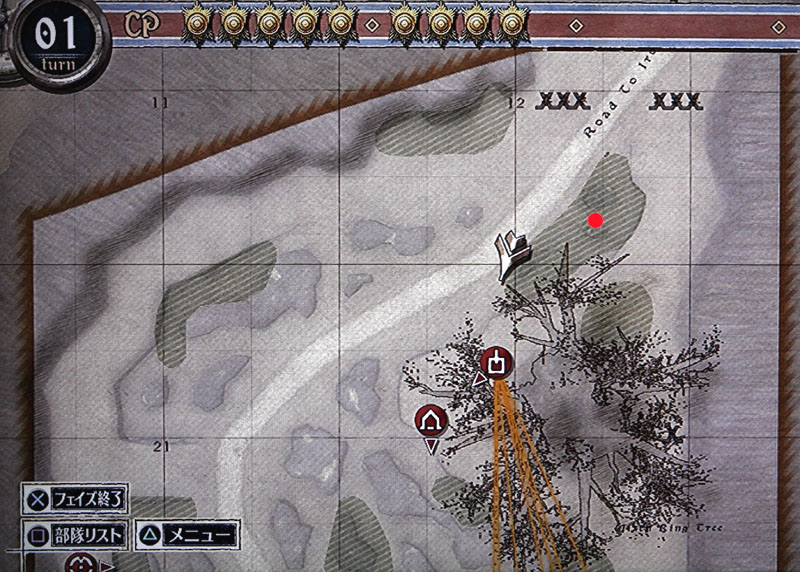The width and height of the screenshot is (800, 572).
Task: Open the メニュー menu
Action: (x=187, y=535)
